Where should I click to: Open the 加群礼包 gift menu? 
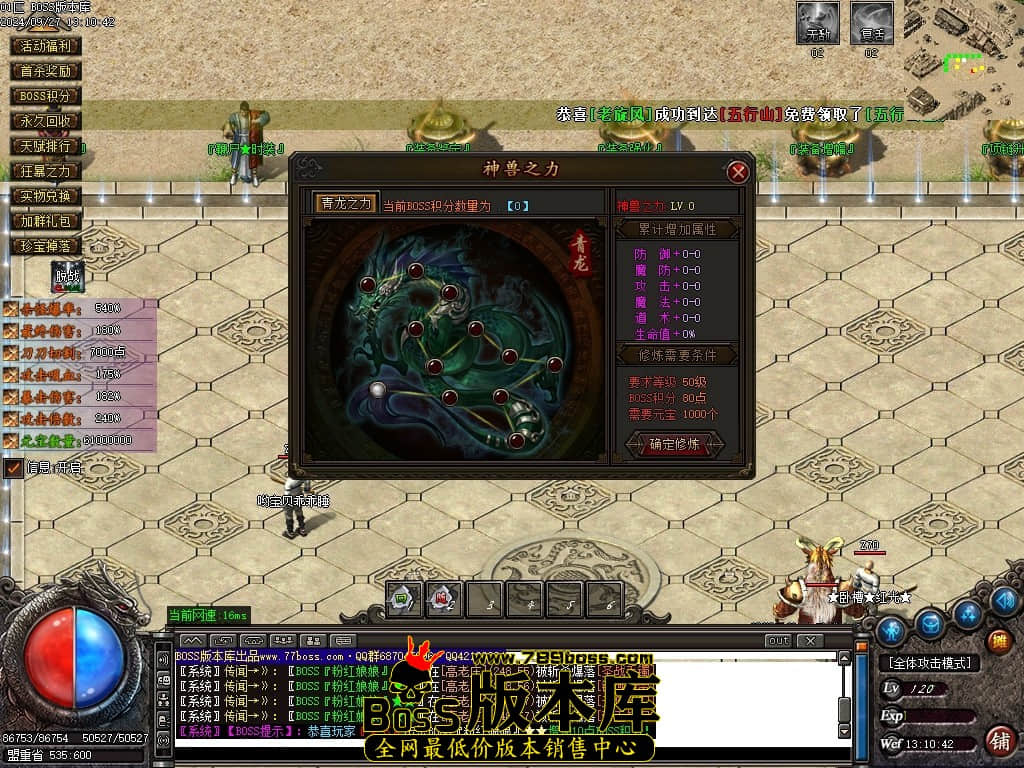[46, 221]
